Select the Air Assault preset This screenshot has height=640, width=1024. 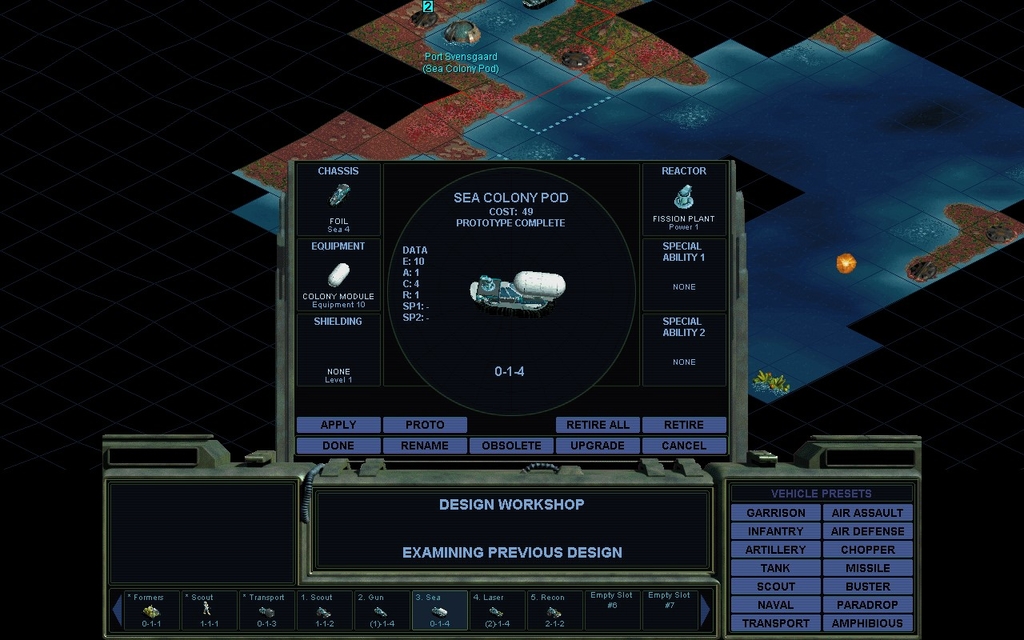point(867,513)
